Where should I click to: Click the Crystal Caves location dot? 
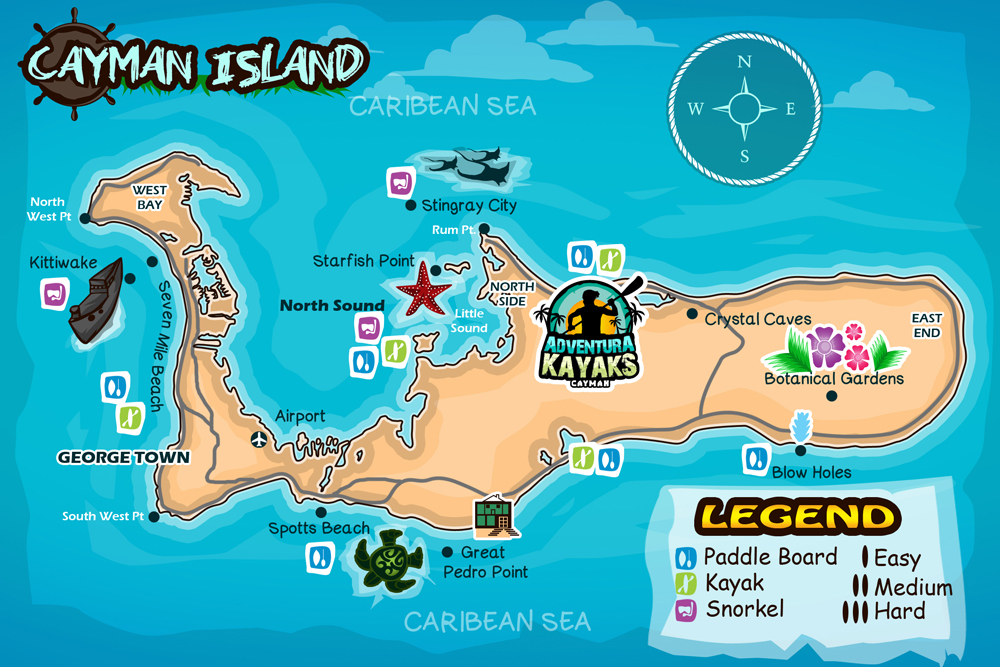pyautogui.click(x=692, y=314)
